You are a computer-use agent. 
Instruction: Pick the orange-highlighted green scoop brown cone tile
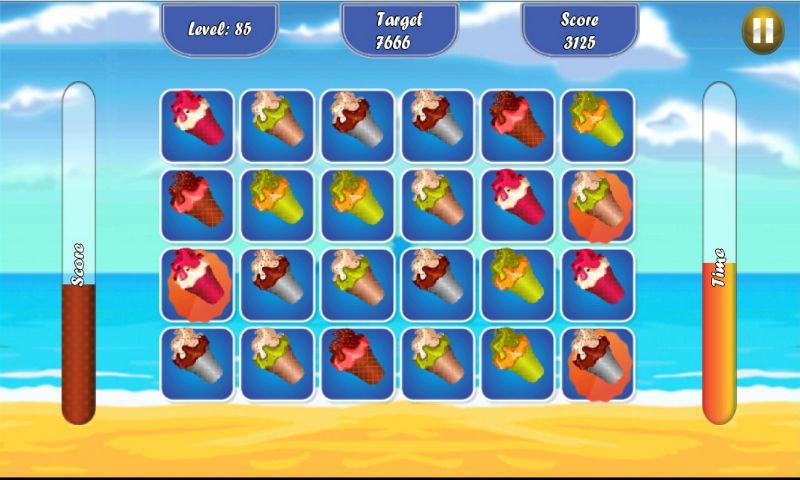[598, 205]
